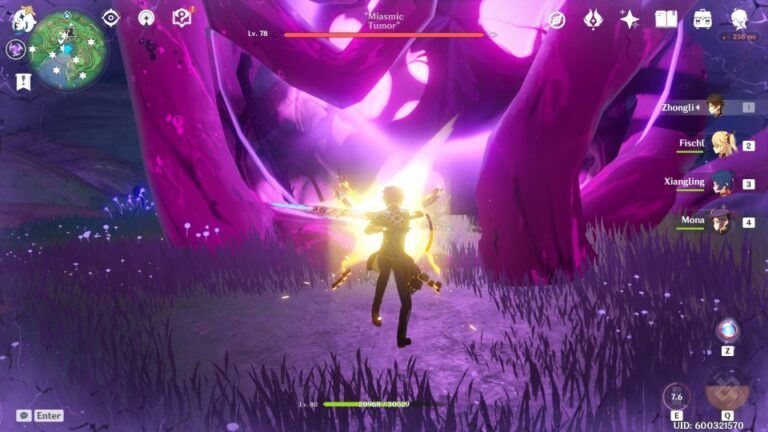This screenshot has height=432, width=768.
Task: Unleash the elemental burst ability
Action: [x=727, y=391]
